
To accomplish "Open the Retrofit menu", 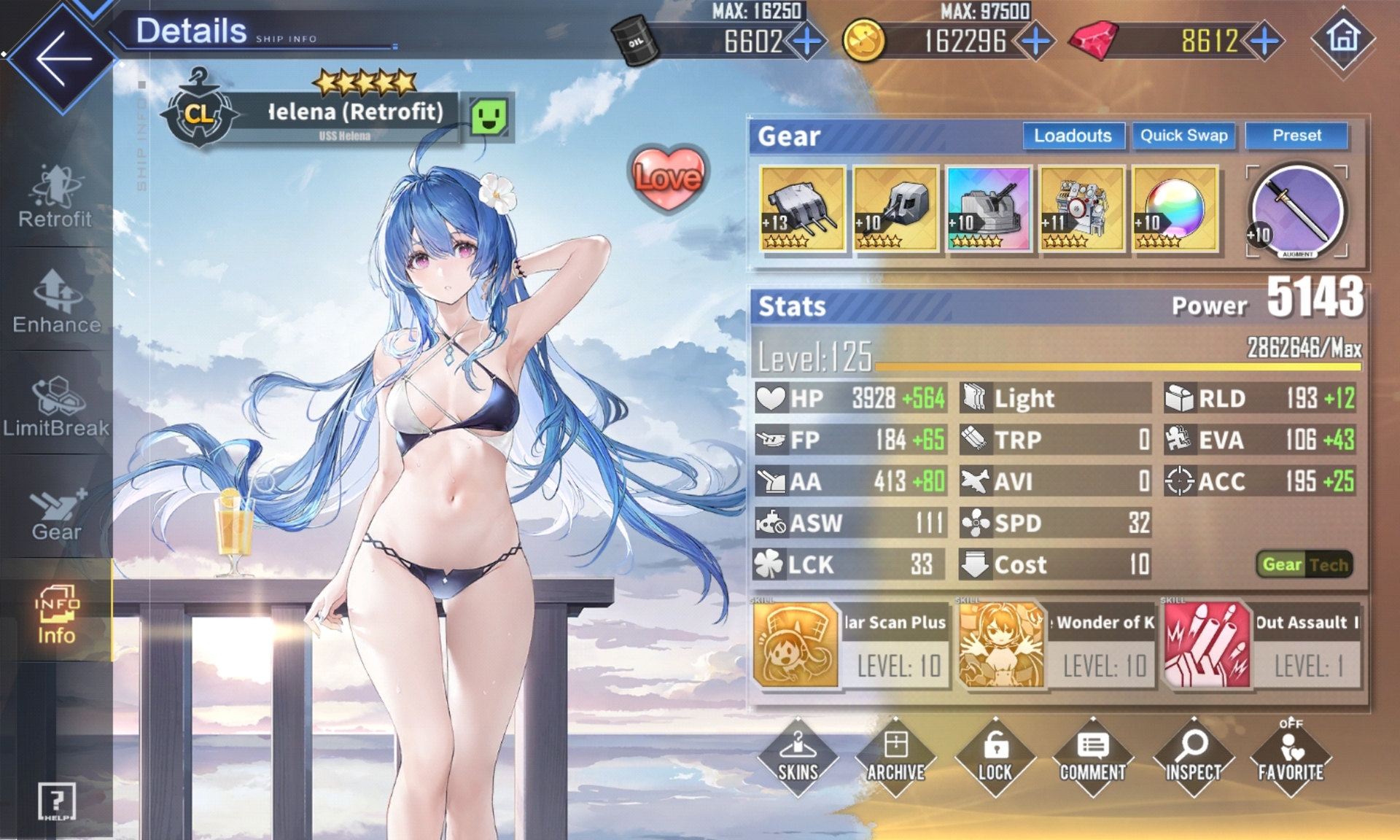I will (x=55, y=197).
